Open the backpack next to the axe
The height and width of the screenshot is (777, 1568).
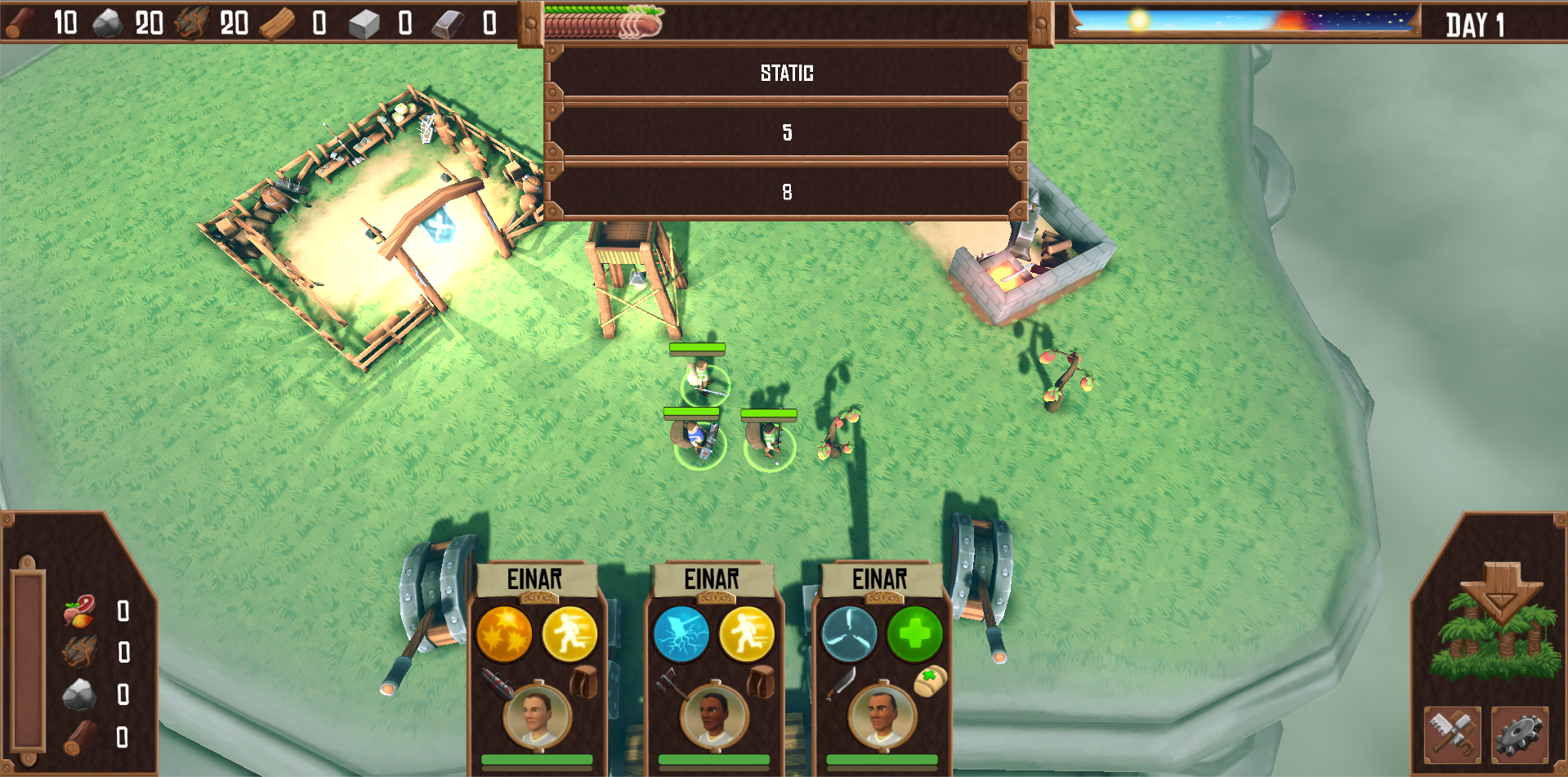coord(760,681)
